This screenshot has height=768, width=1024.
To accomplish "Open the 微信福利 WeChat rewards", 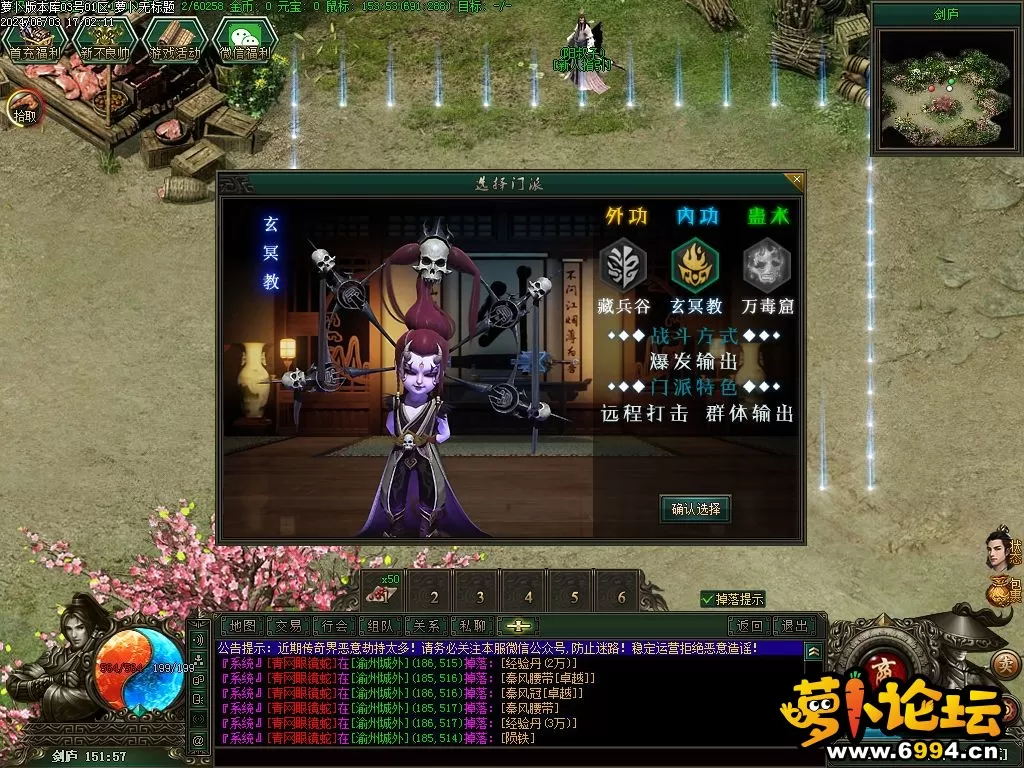I will pyautogui.click(x=245, y=42).
